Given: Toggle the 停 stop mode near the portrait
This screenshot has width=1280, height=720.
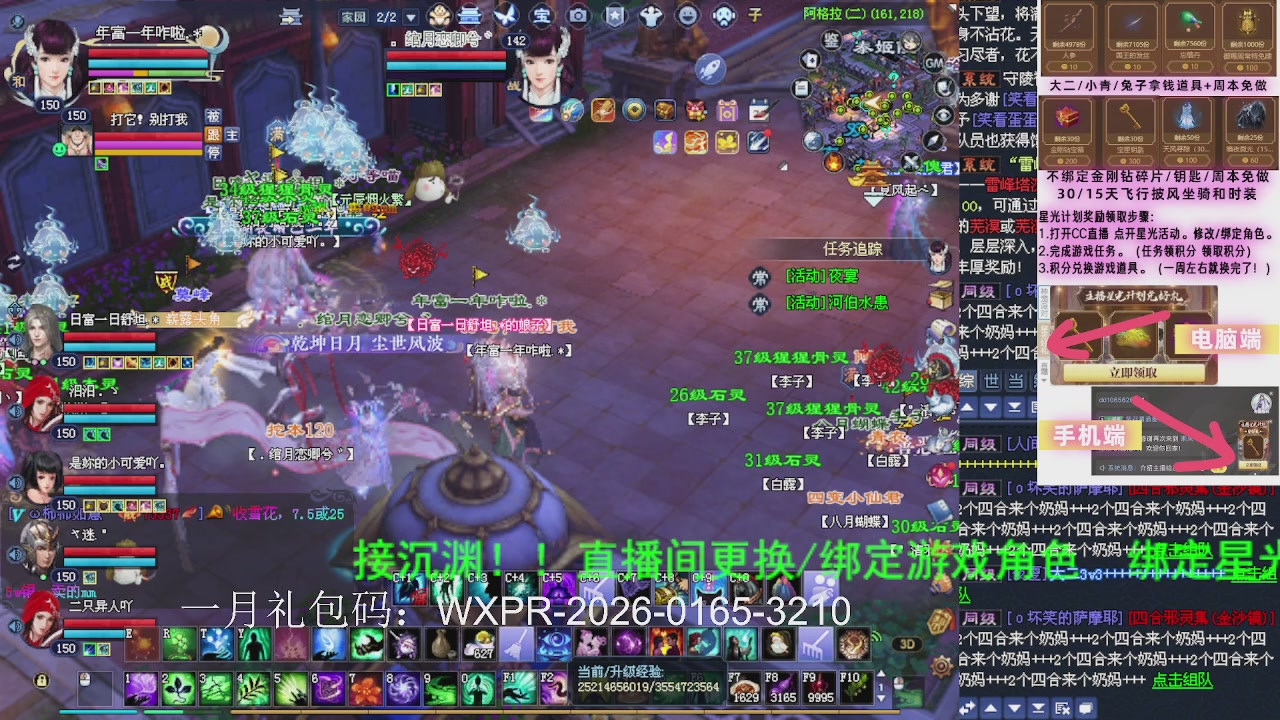Looking at the screenshot, I should point(213,152).
